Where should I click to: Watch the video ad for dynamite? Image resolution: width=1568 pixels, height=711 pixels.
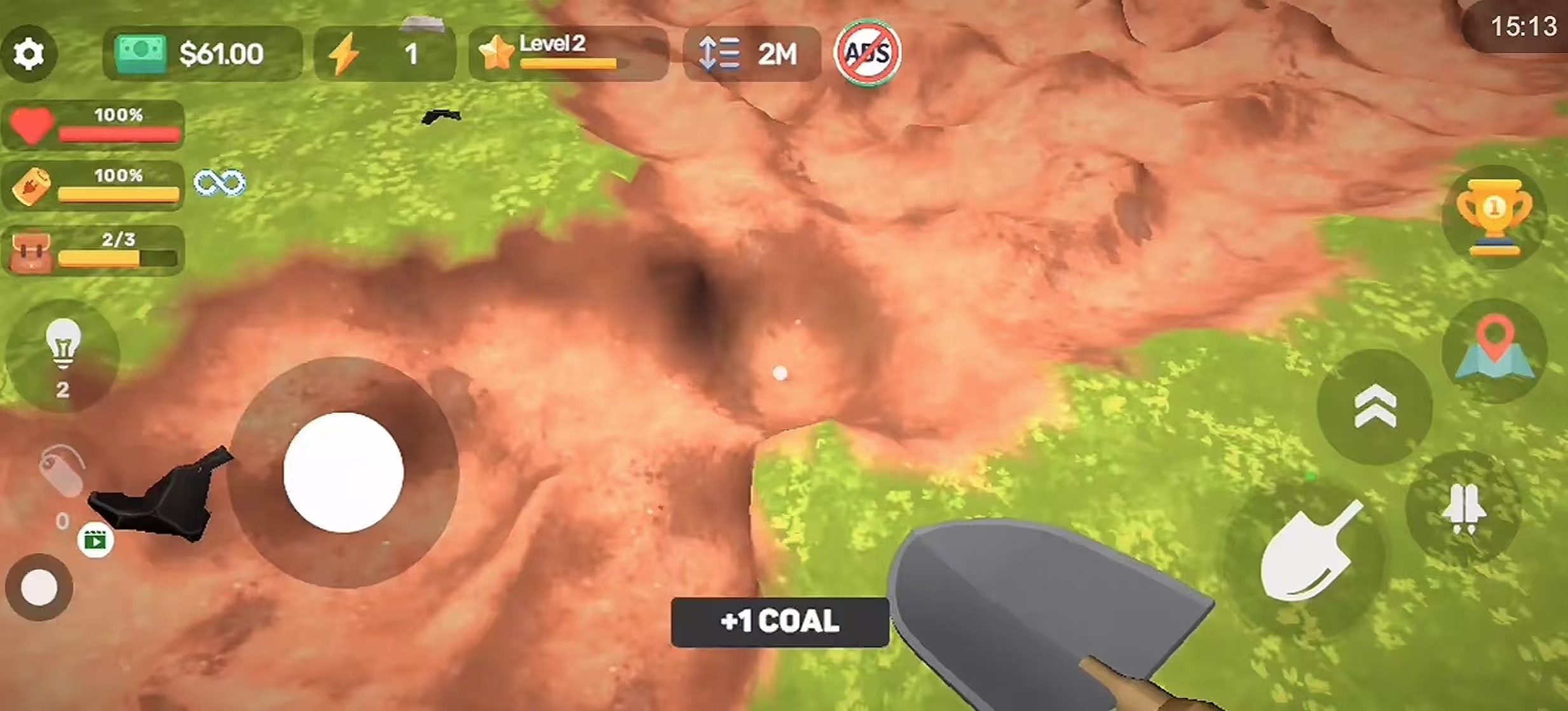click(95, 541)
